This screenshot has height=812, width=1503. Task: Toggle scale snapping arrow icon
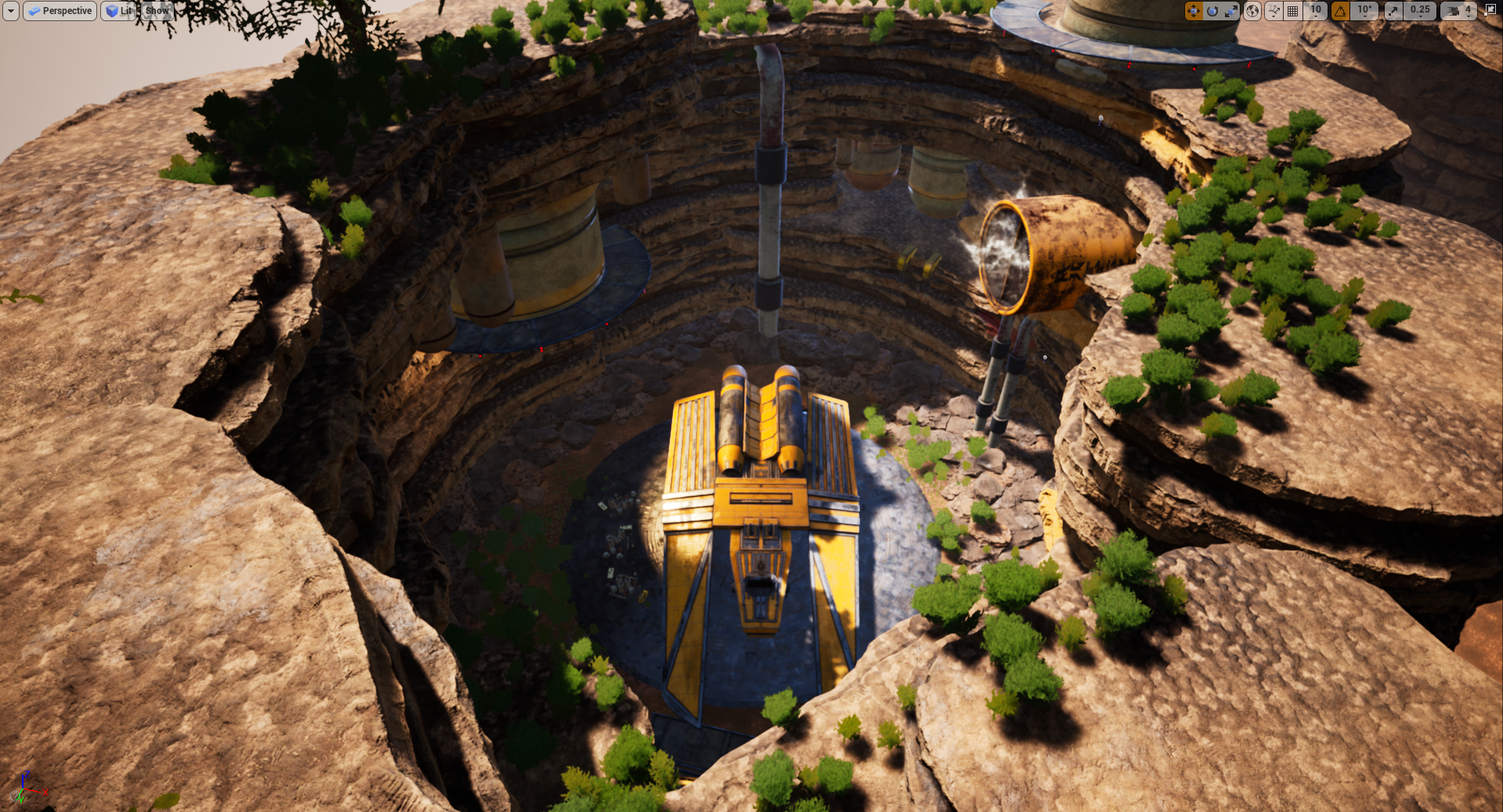pyautogui.click(x=1393, y=11)
